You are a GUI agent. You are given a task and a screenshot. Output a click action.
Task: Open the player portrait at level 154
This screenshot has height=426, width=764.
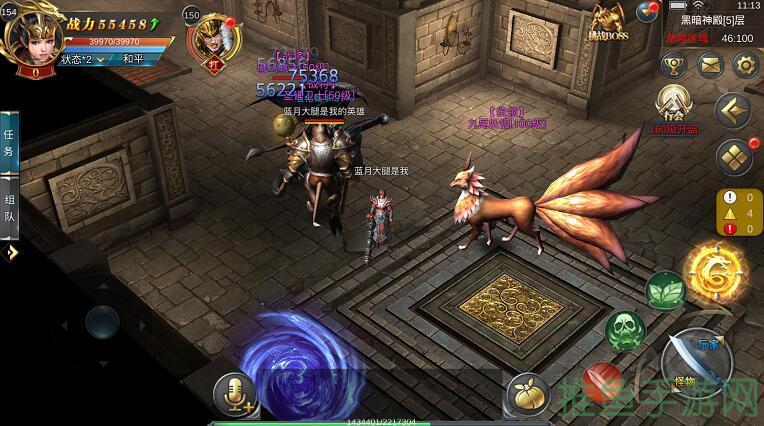tap(28, 37)
